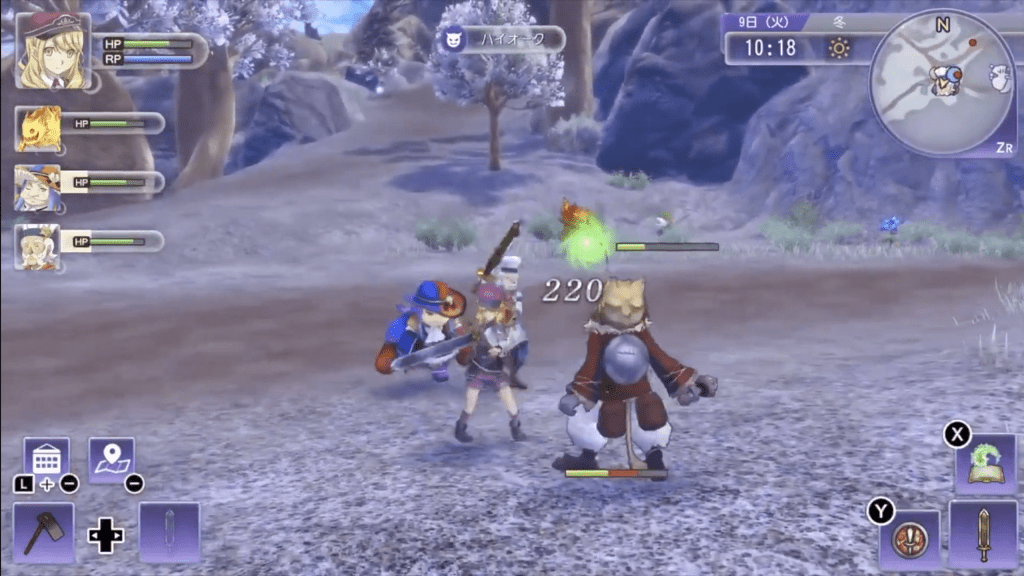Select the white-haired party member portrait
1024x576 pixels.
[x=38, y=246]
